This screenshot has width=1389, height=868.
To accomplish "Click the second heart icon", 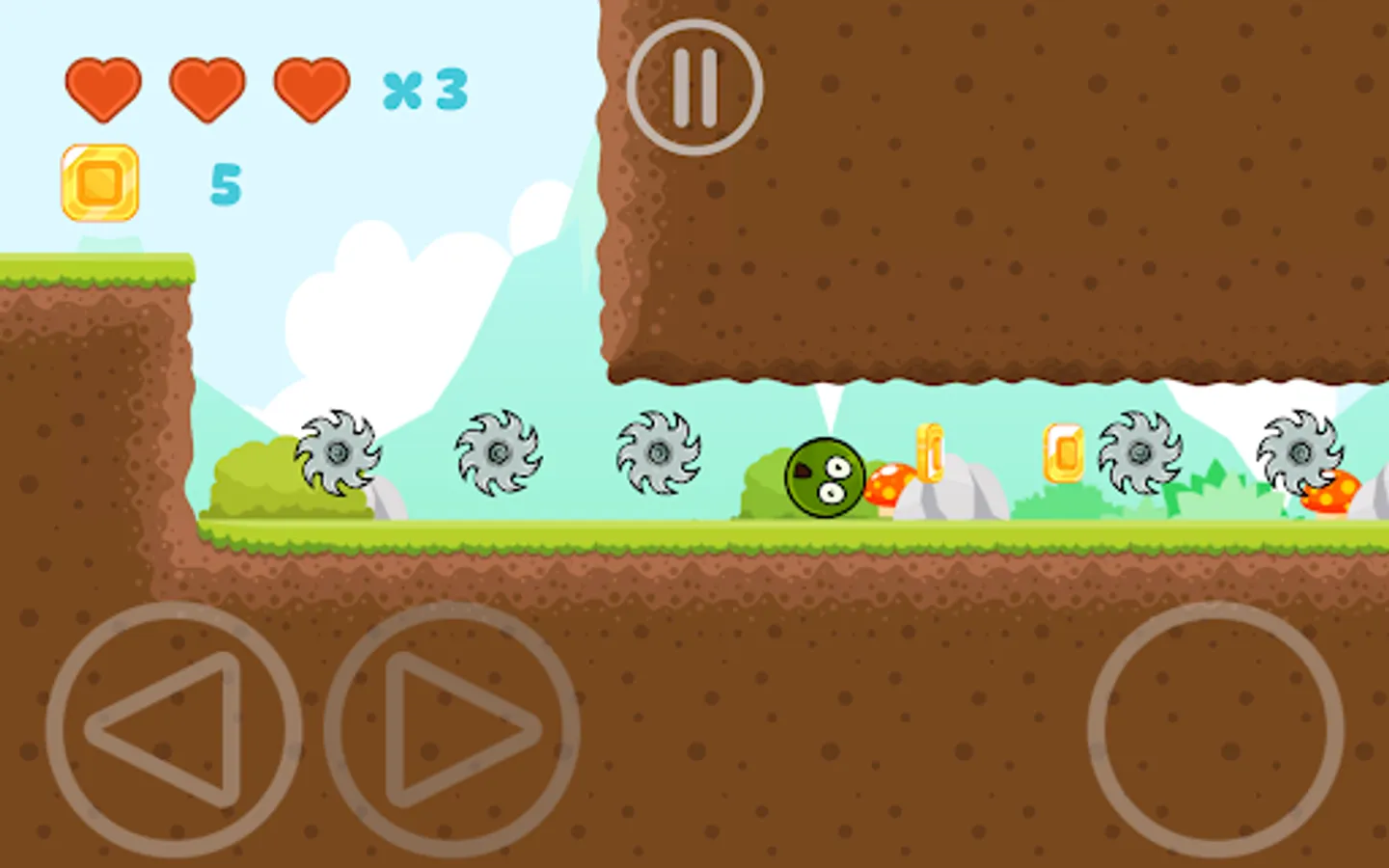I will pyautogui.click(x=206, y=87).
